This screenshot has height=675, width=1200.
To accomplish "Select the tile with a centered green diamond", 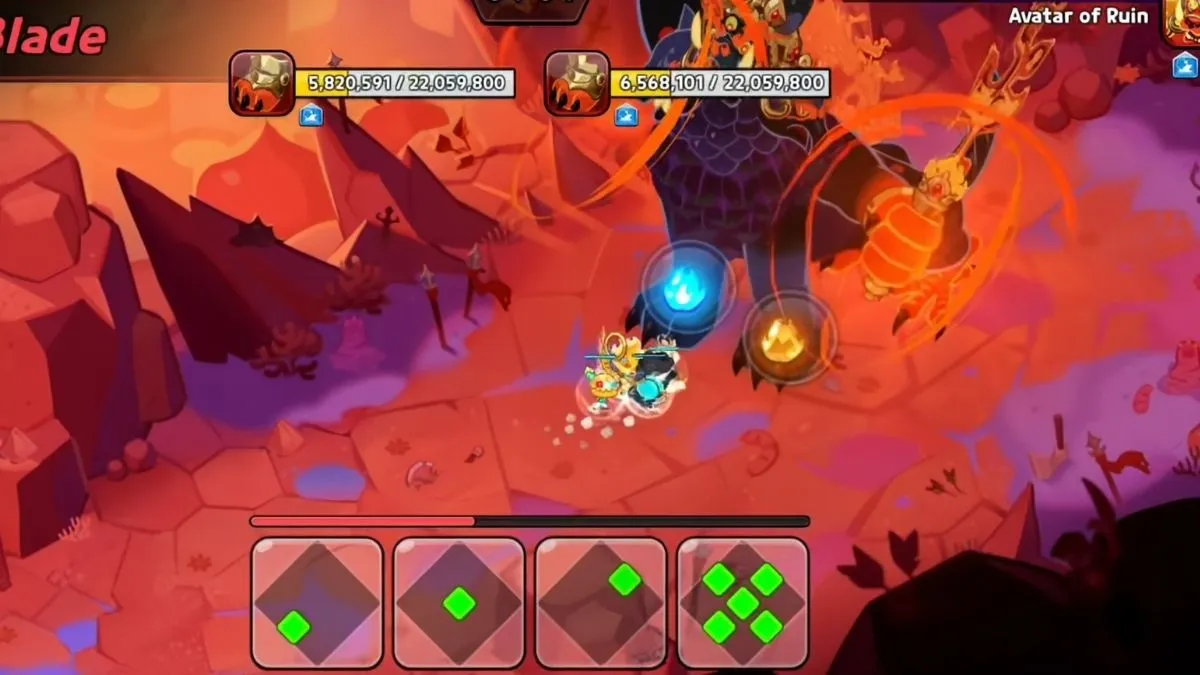I will point(459,602).
